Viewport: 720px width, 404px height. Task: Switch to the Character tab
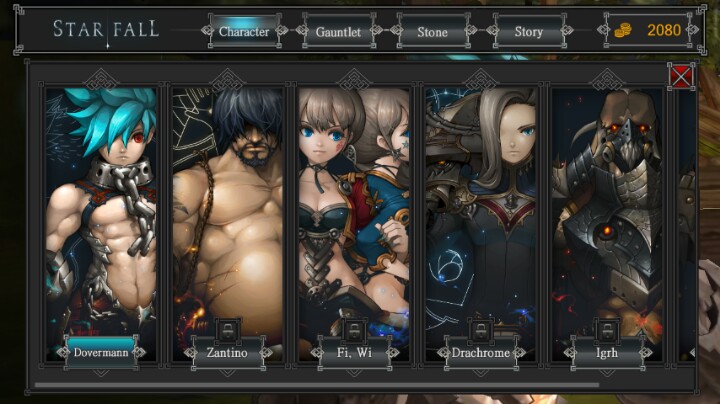tap(244, 31)
